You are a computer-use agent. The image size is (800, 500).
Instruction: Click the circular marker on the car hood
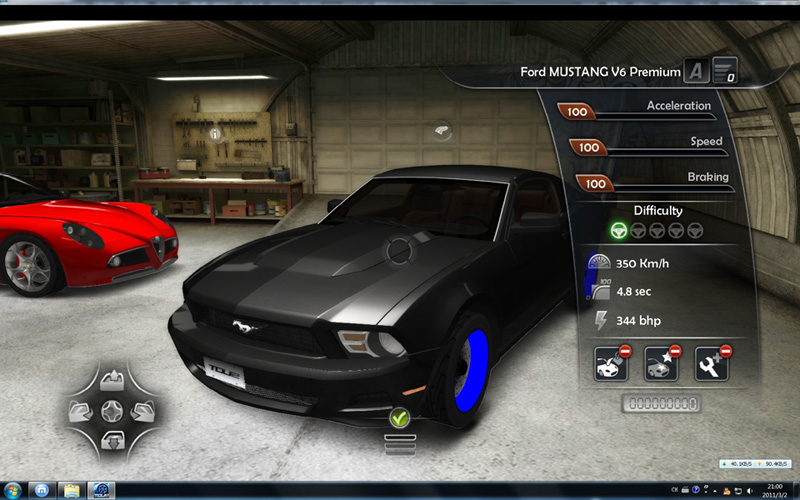tap(401, 248)
